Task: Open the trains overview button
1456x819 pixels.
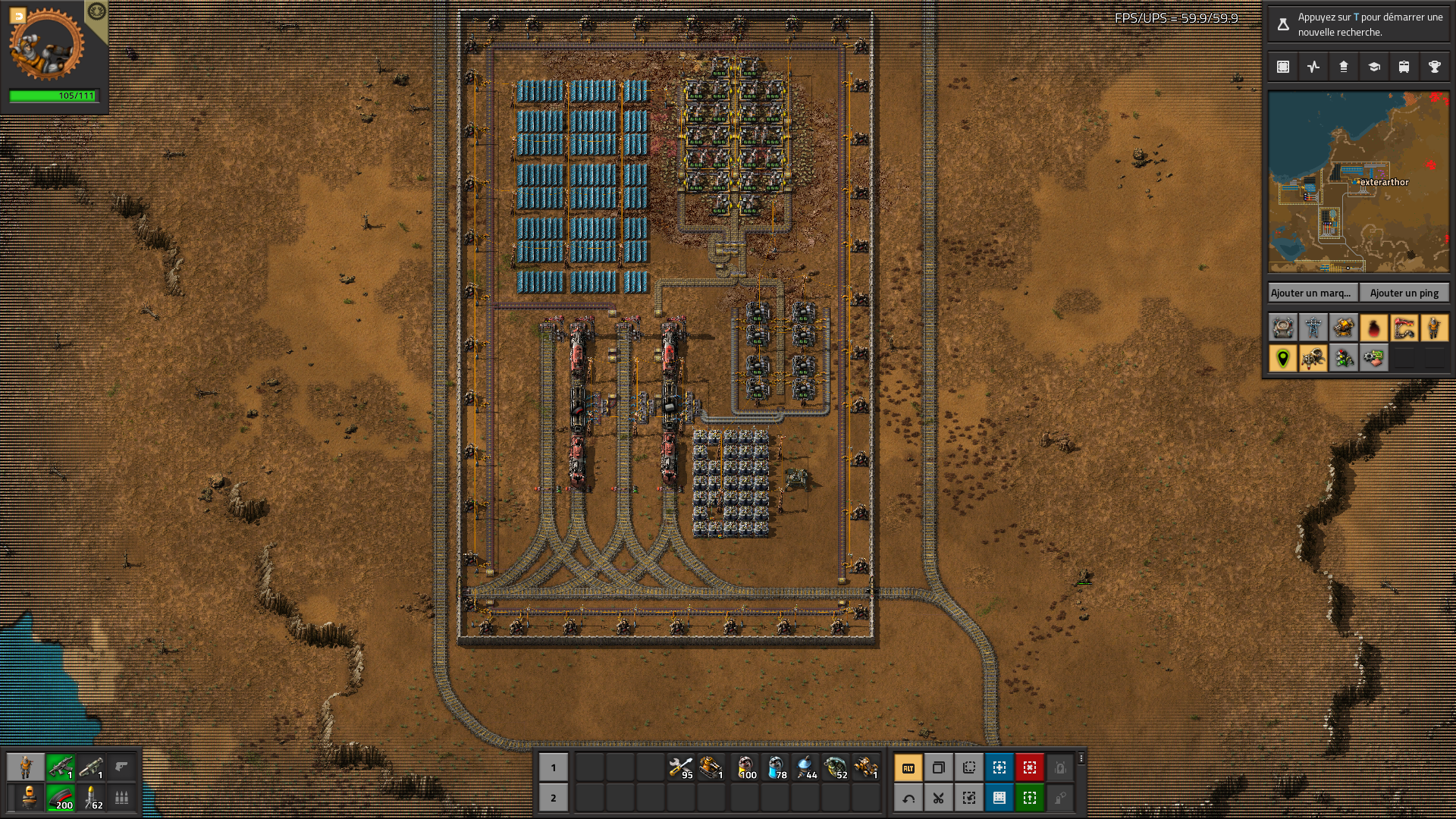Action: 1404,67
